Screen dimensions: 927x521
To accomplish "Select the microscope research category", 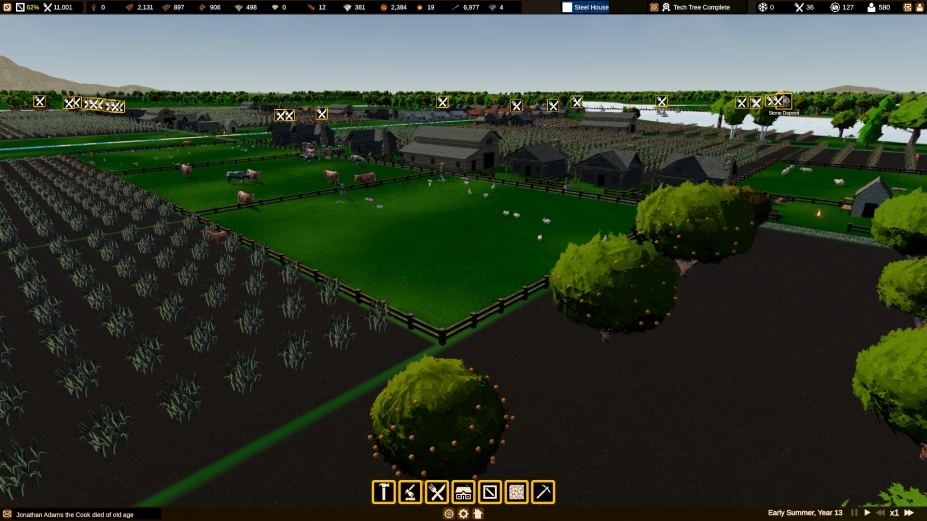I will [410, 492].
